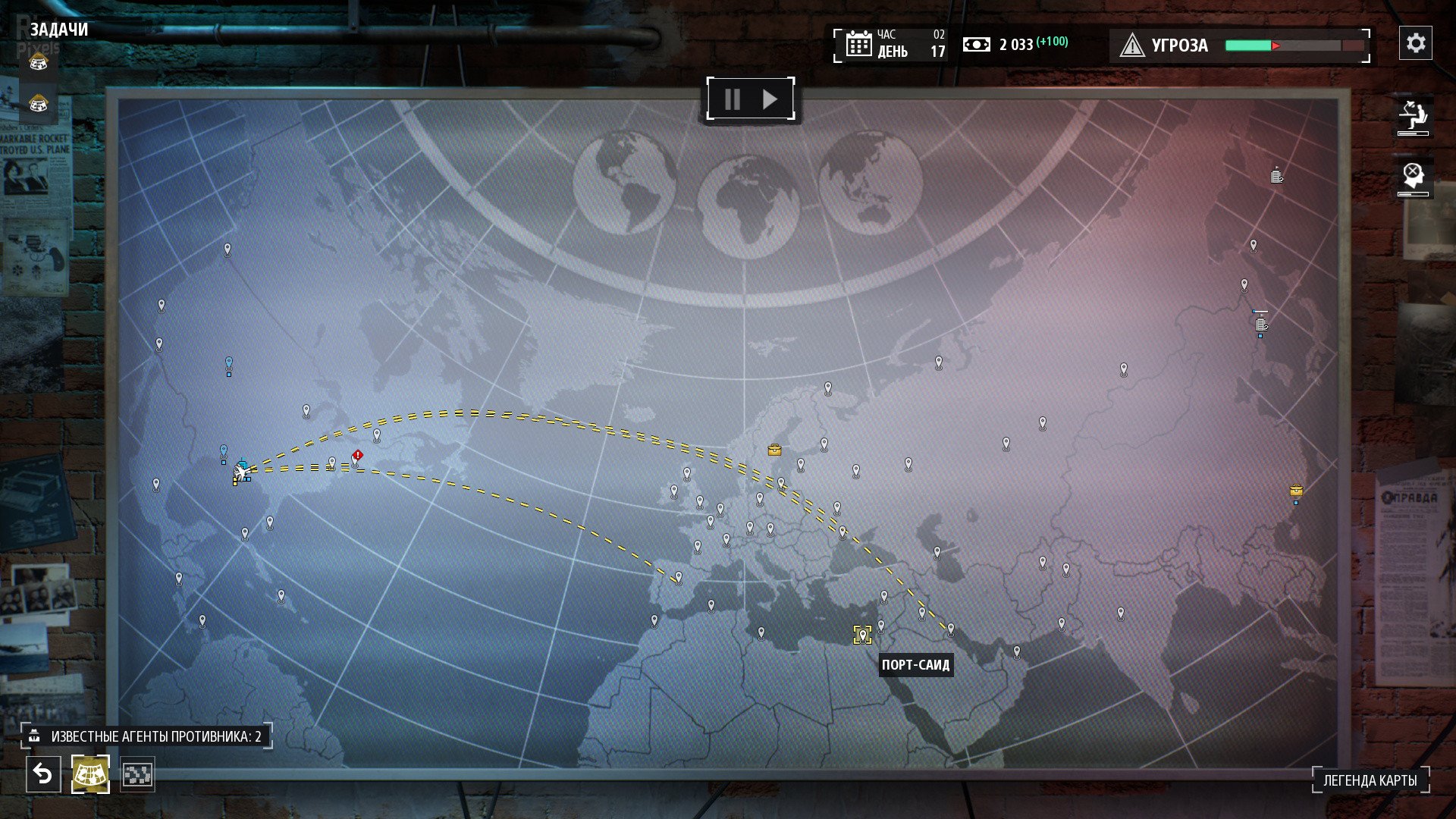This screenshot has width=1456, height=819.
Task: Open the calendar day and hour panel
Action: click(892, 45)
